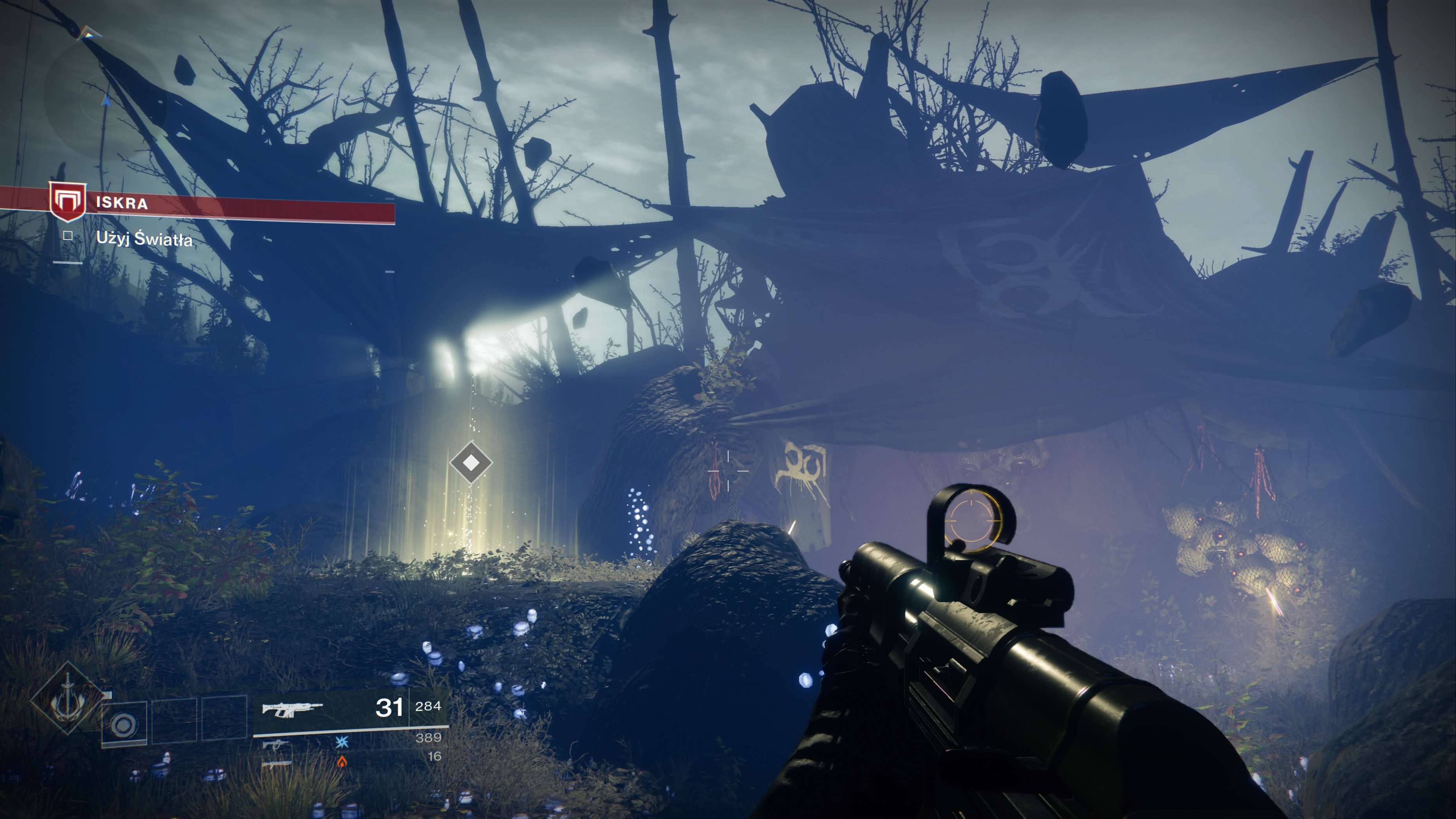Click the blue arc element icon
This screenshot has width=1456, height=819.
coord(342,743)
